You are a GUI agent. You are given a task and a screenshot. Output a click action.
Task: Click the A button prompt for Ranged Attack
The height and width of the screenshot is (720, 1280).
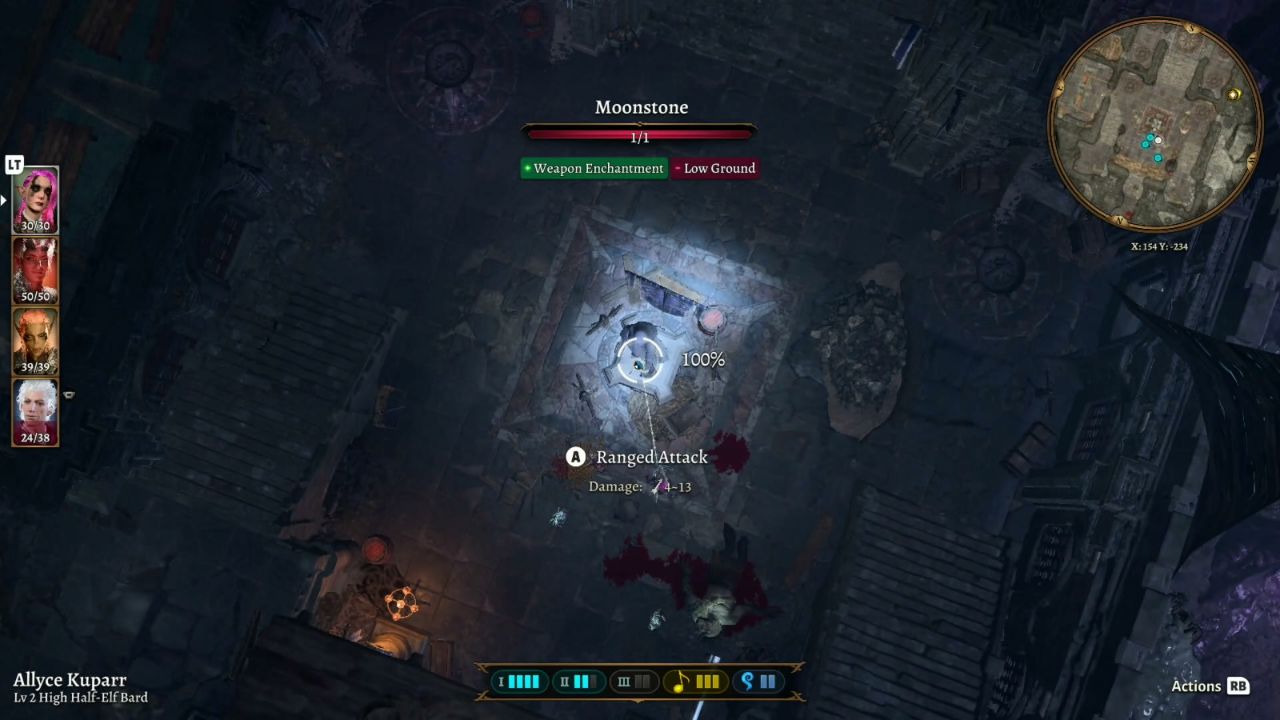tap(575, 457)
